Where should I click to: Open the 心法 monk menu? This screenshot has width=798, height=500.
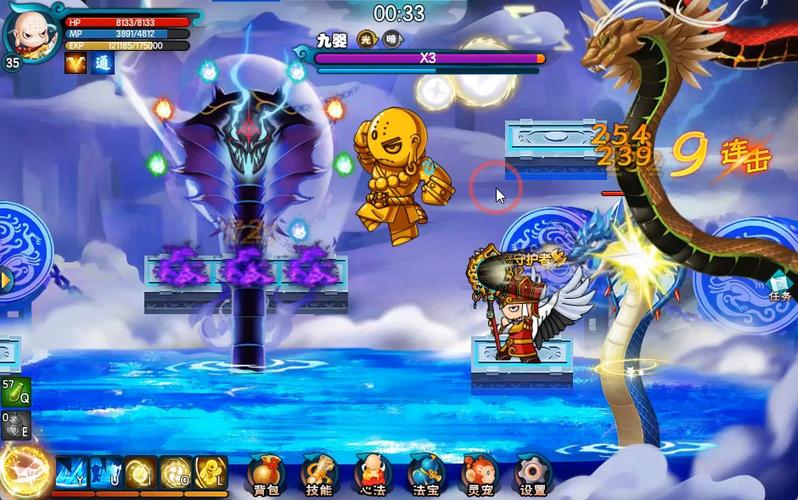coord(372,473)
